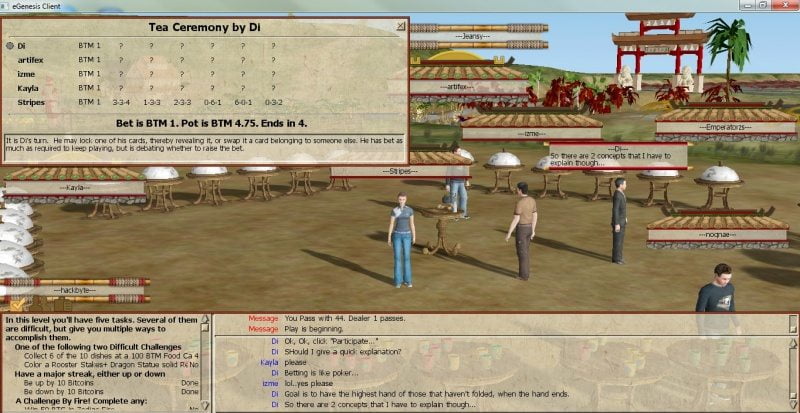
Task: Click the task list panel scrollbar
Action: coord(206,364)
